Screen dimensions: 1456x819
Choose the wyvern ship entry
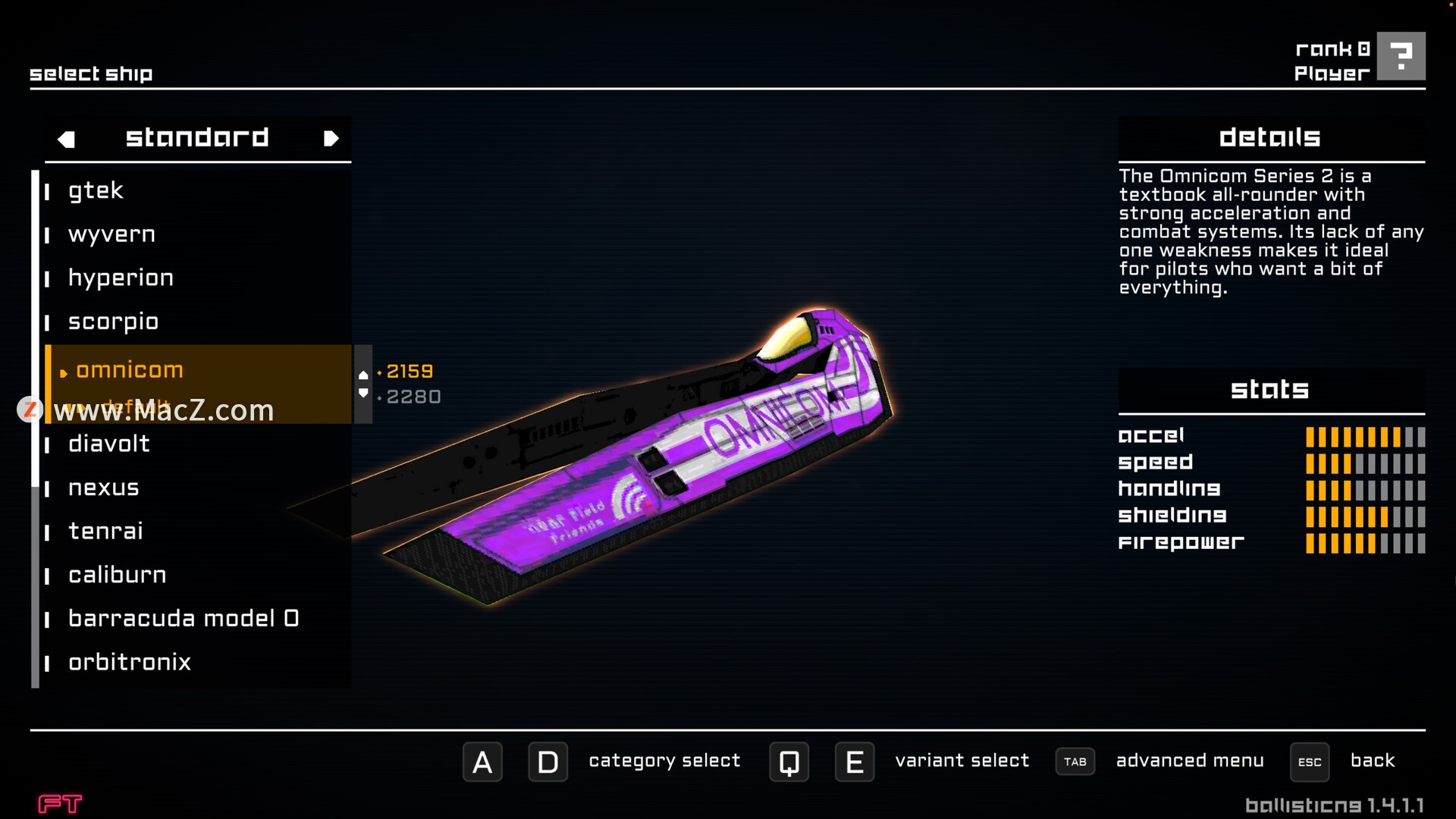point(111,234)
